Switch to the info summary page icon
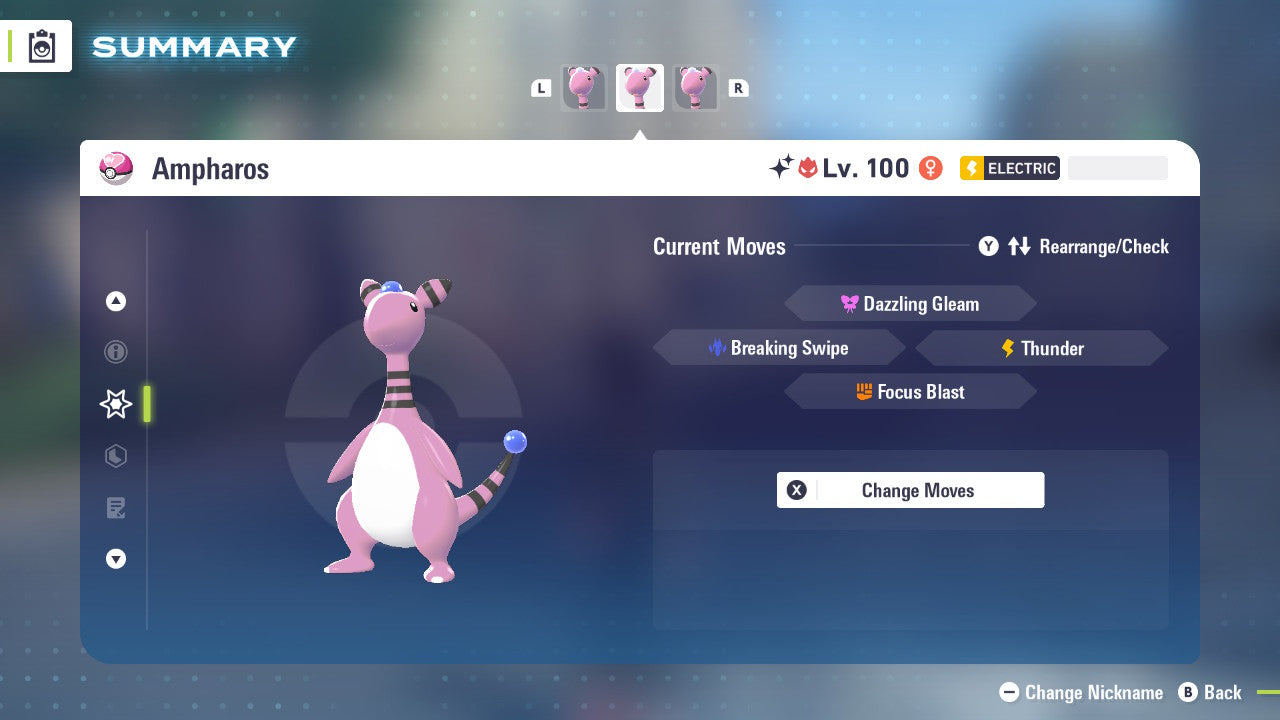This screenshot has height=720, width=1280. tap(116, 352)
